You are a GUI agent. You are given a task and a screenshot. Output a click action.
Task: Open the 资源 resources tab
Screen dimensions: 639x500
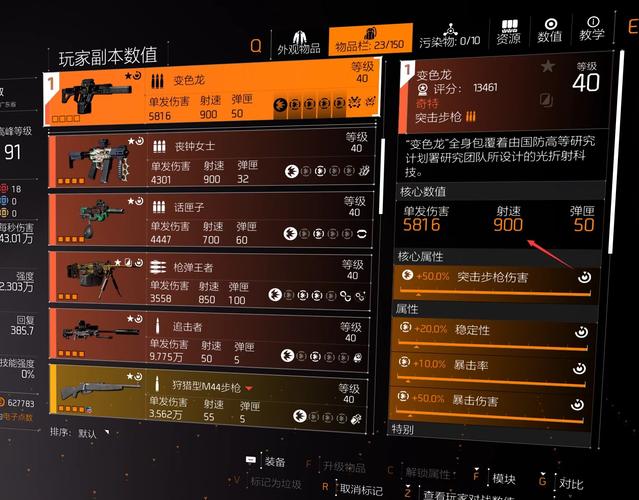(x=509, y=31)
